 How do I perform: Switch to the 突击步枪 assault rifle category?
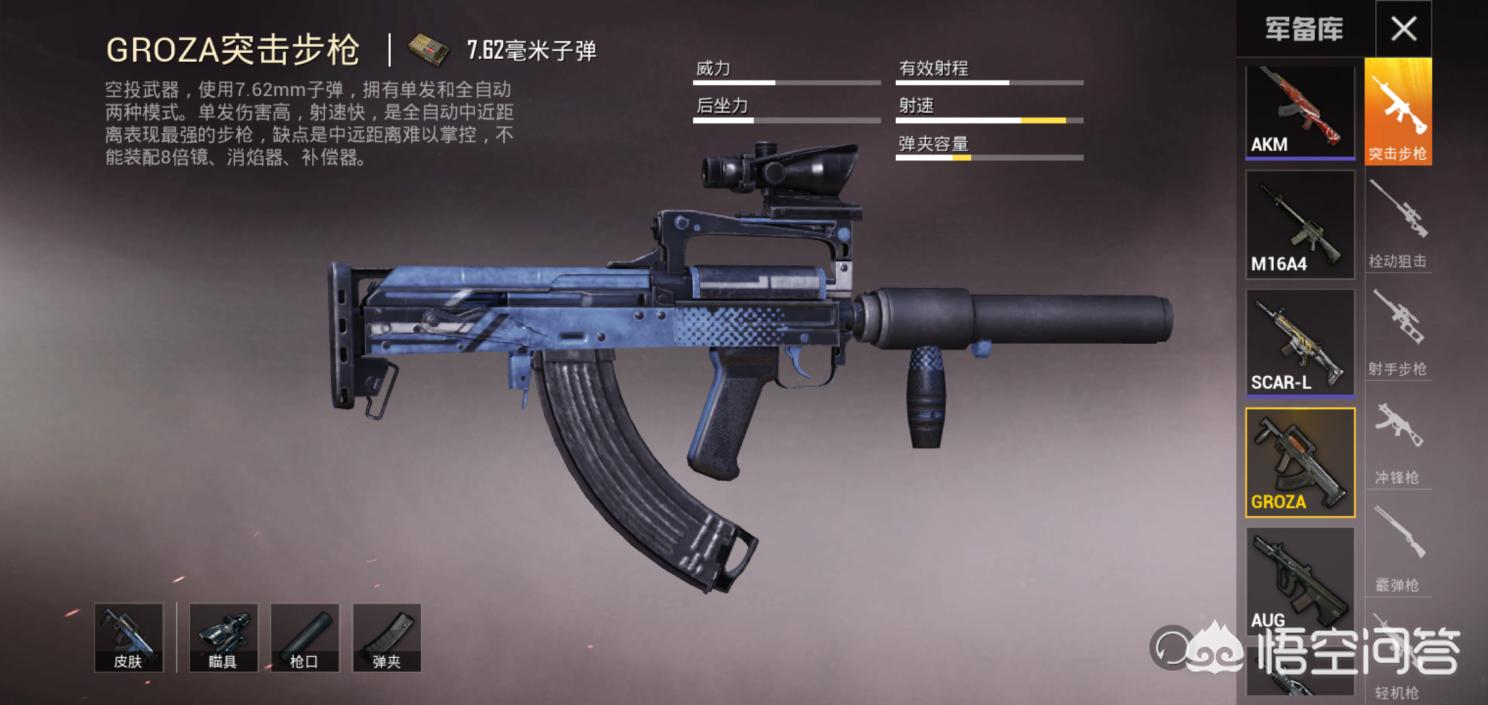[x=1398, y=112]
